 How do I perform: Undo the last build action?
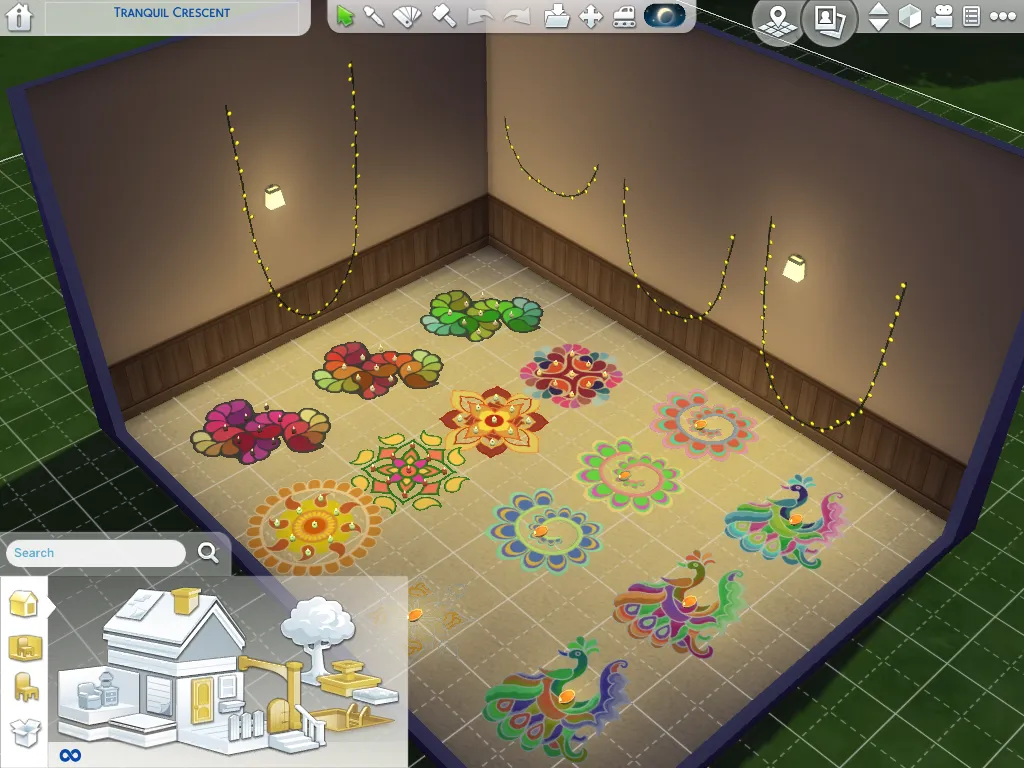tap(481, 16)
